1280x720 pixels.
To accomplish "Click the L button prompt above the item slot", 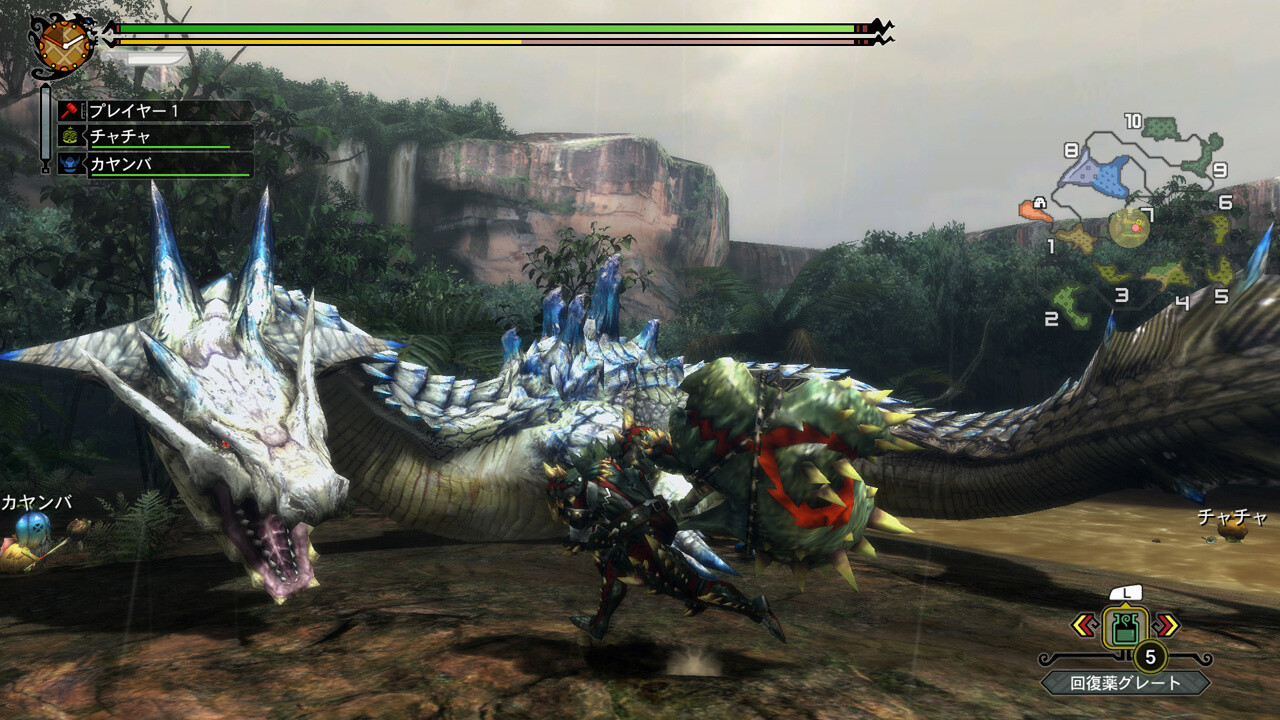I will (x=1127, y=592).
